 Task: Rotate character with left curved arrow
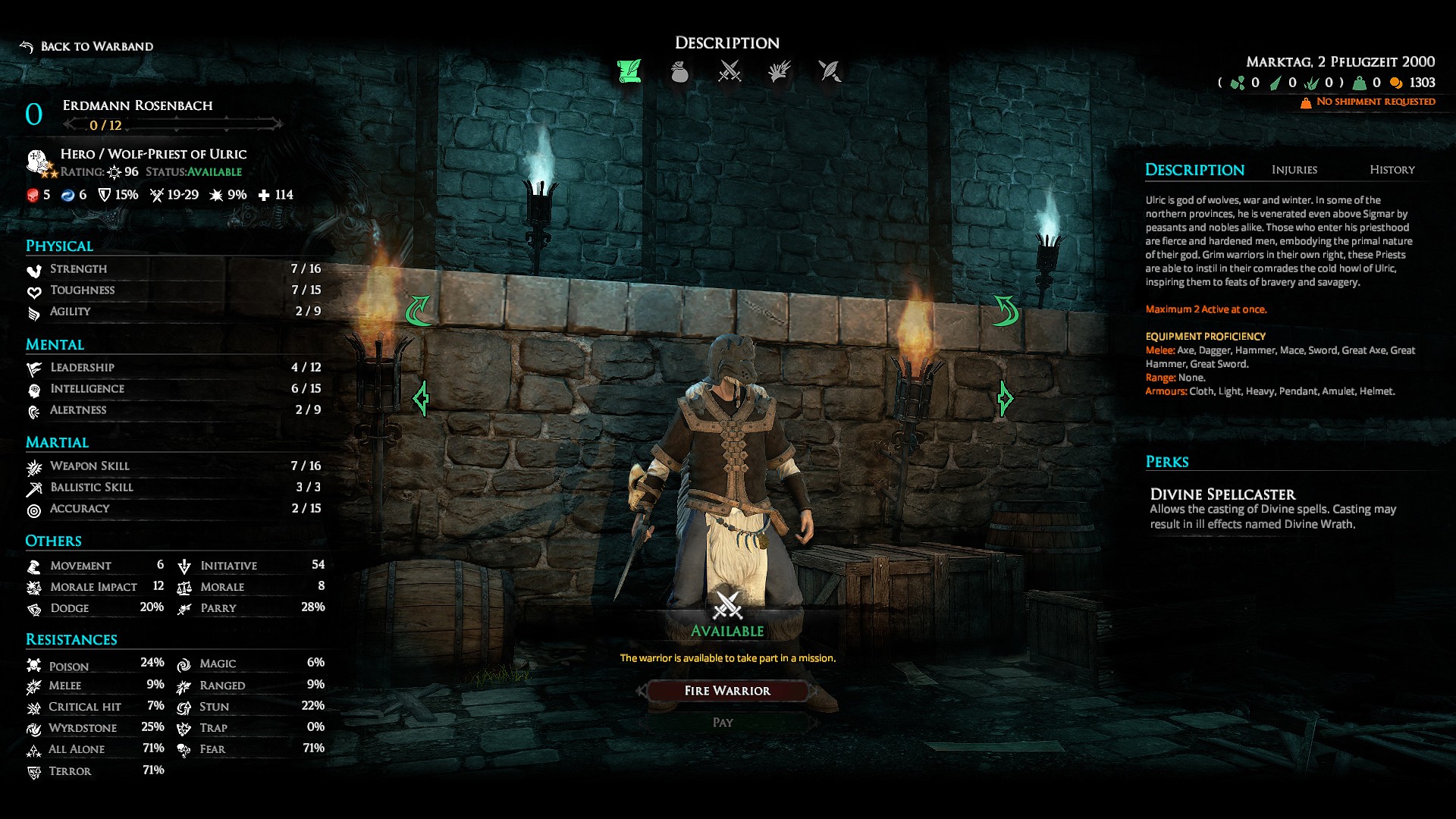(418, 311)
